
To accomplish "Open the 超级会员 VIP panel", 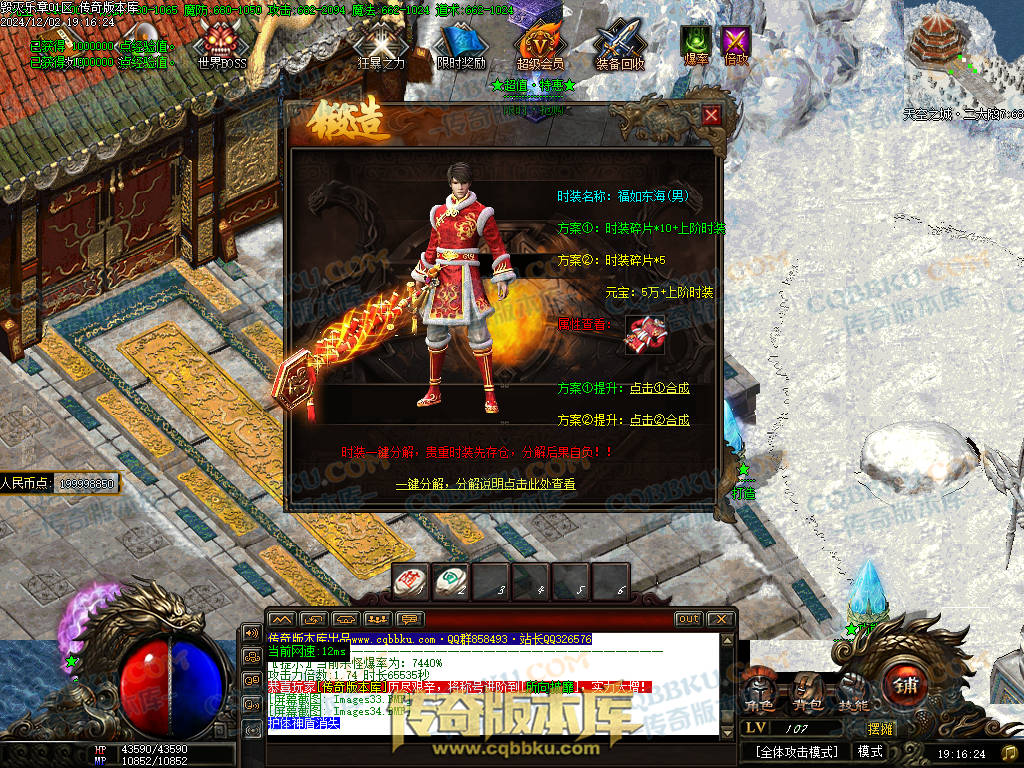I will pyautogui.click(x=540, y=46).
